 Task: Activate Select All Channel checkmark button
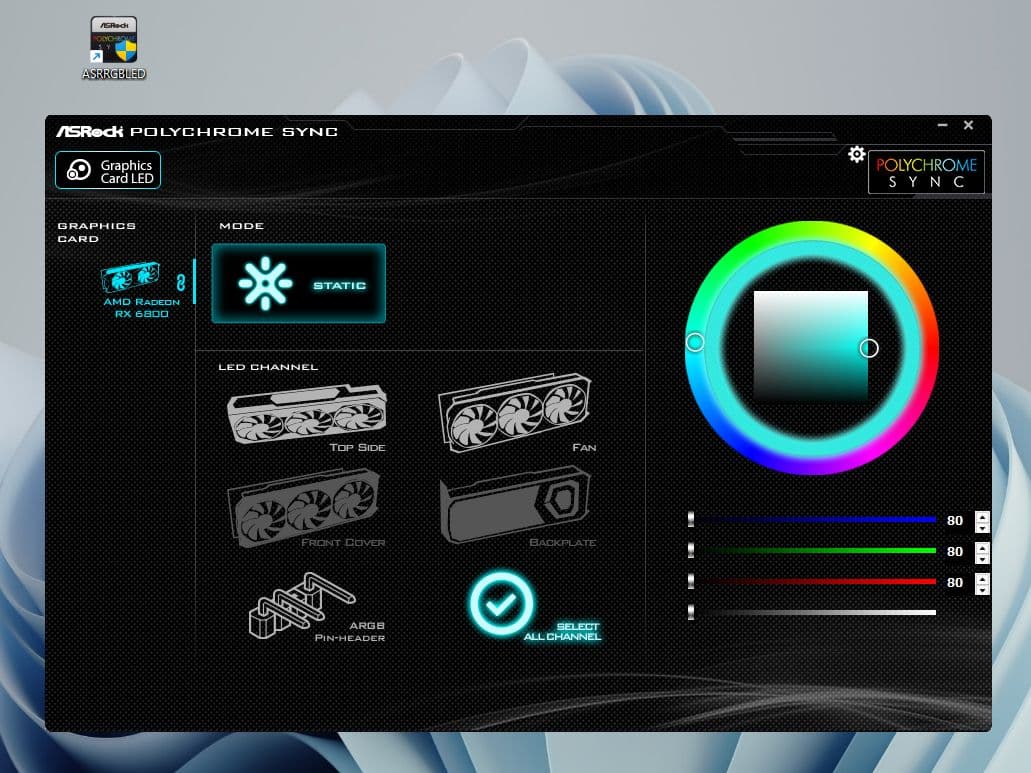click(502, 602)
